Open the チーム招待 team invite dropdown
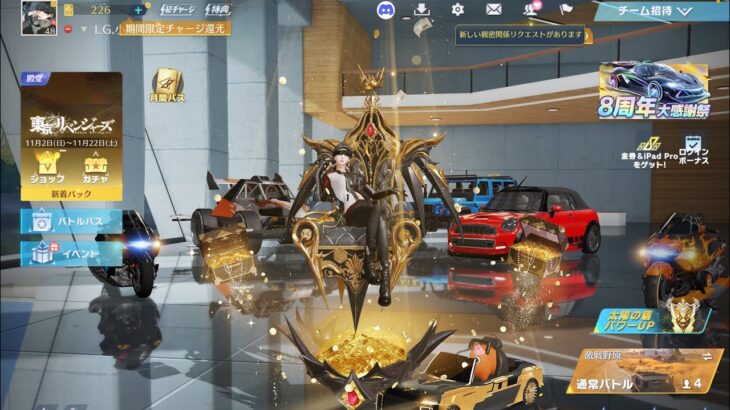Screen dimensions: 730x410 [659, 11]
